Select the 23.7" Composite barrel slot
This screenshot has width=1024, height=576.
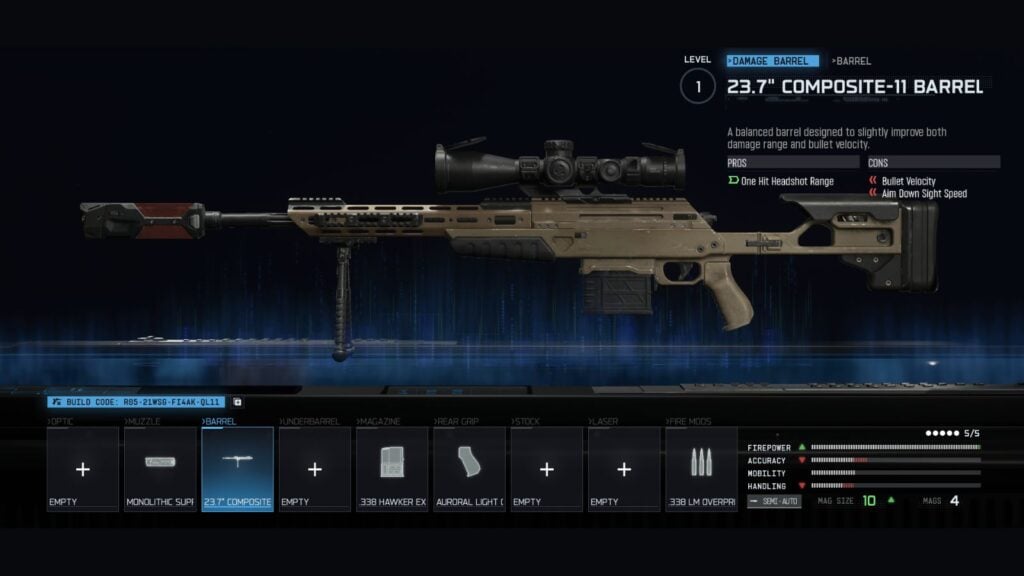click(x=237, y=469)
